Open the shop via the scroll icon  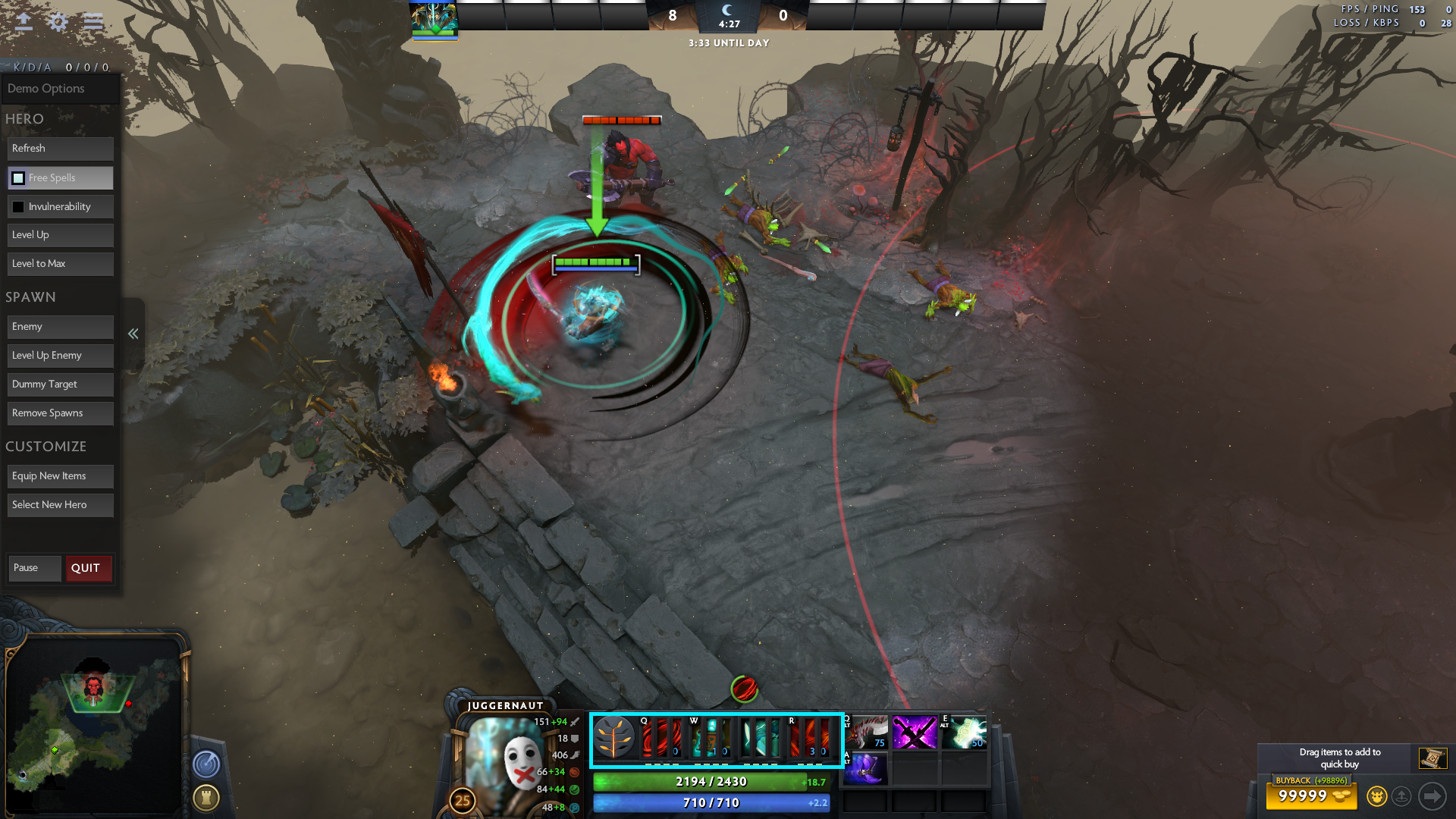tap(1433, 758)
